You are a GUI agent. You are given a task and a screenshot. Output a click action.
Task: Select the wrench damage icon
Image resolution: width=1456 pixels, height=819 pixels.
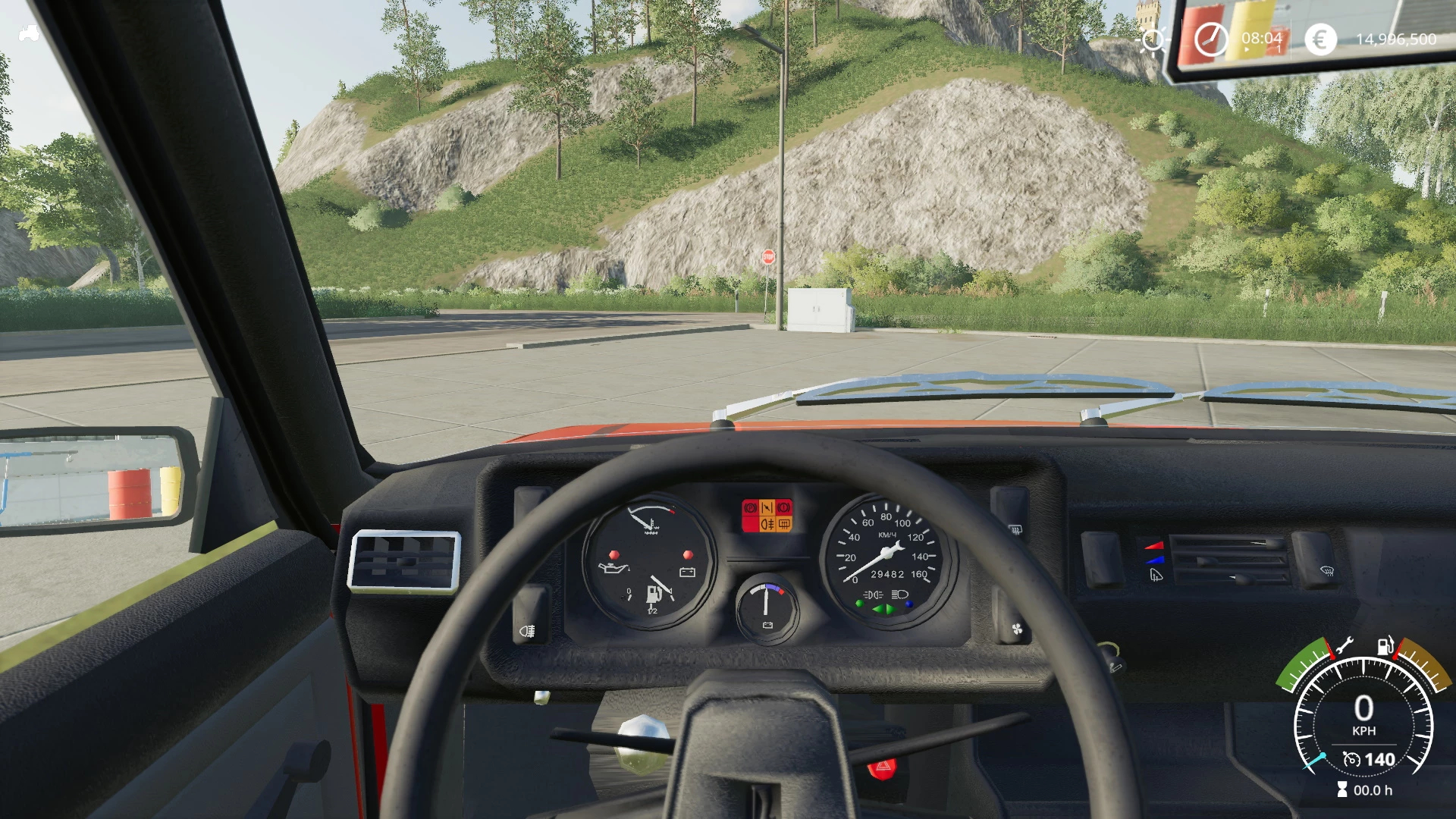click(1343, 647)
